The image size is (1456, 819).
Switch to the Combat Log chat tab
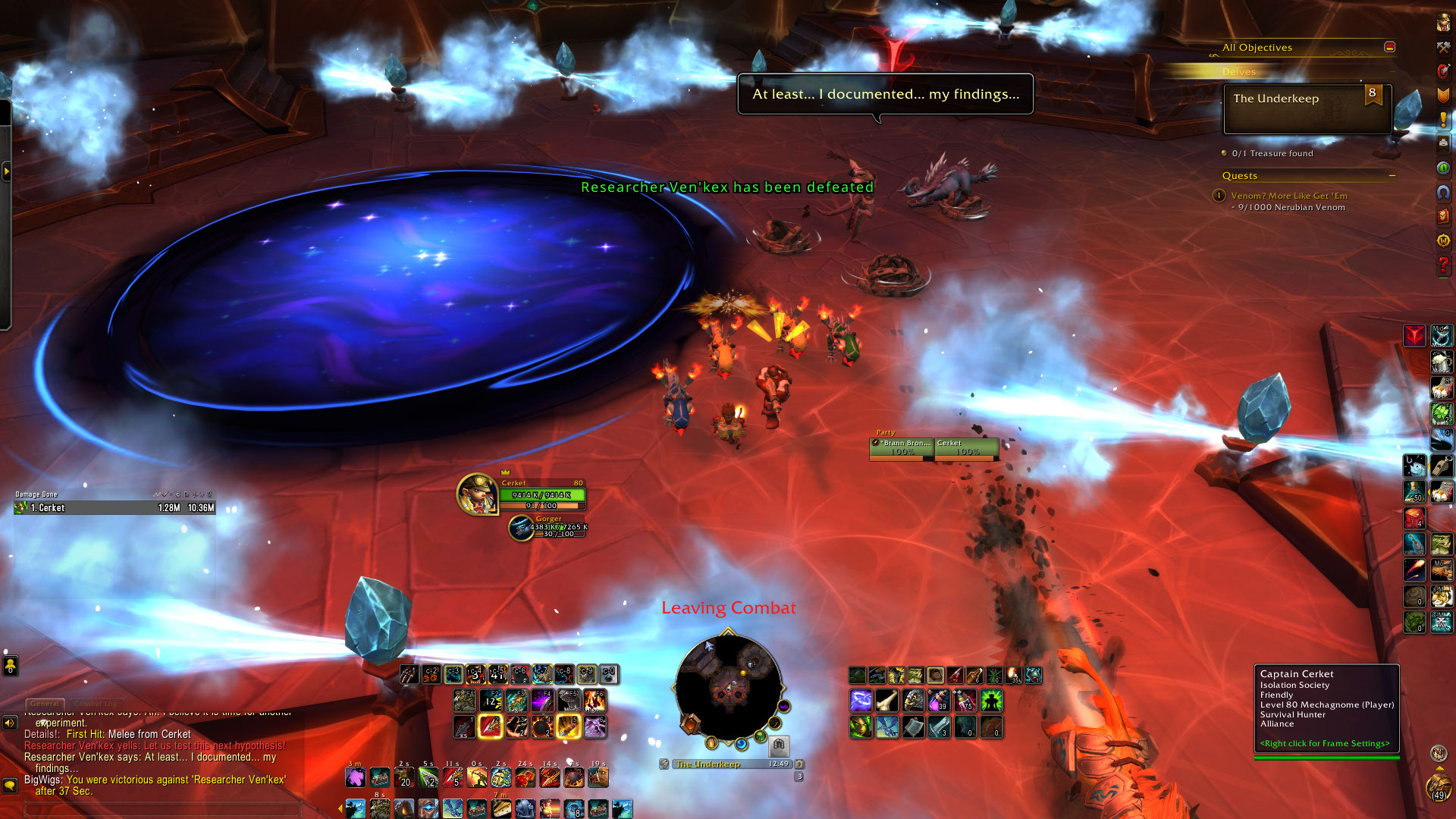(96, 704)
